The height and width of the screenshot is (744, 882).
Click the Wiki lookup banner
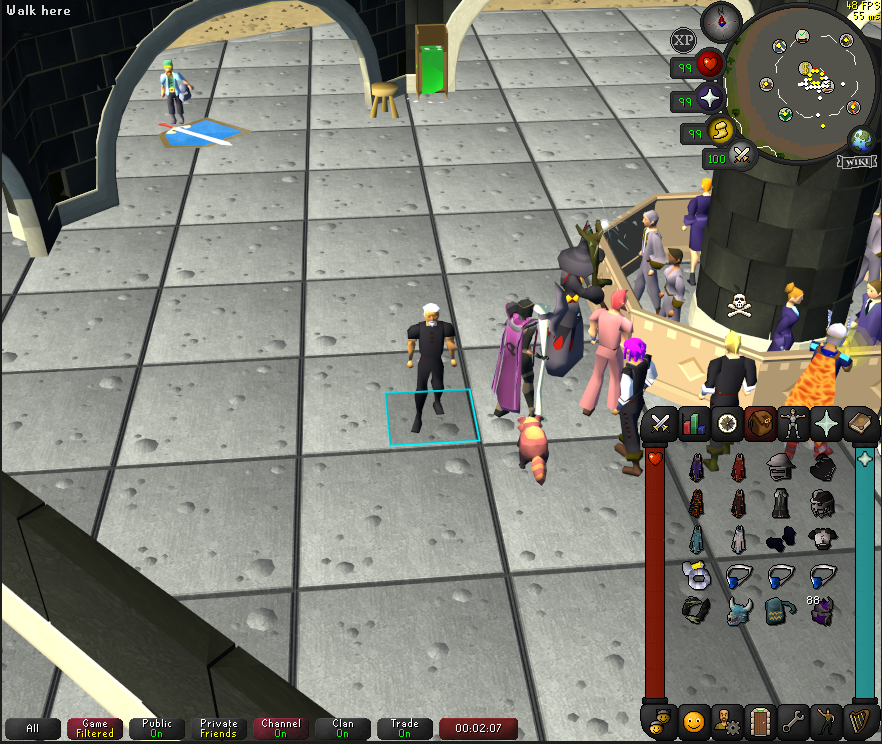click(x=859, y=161)
